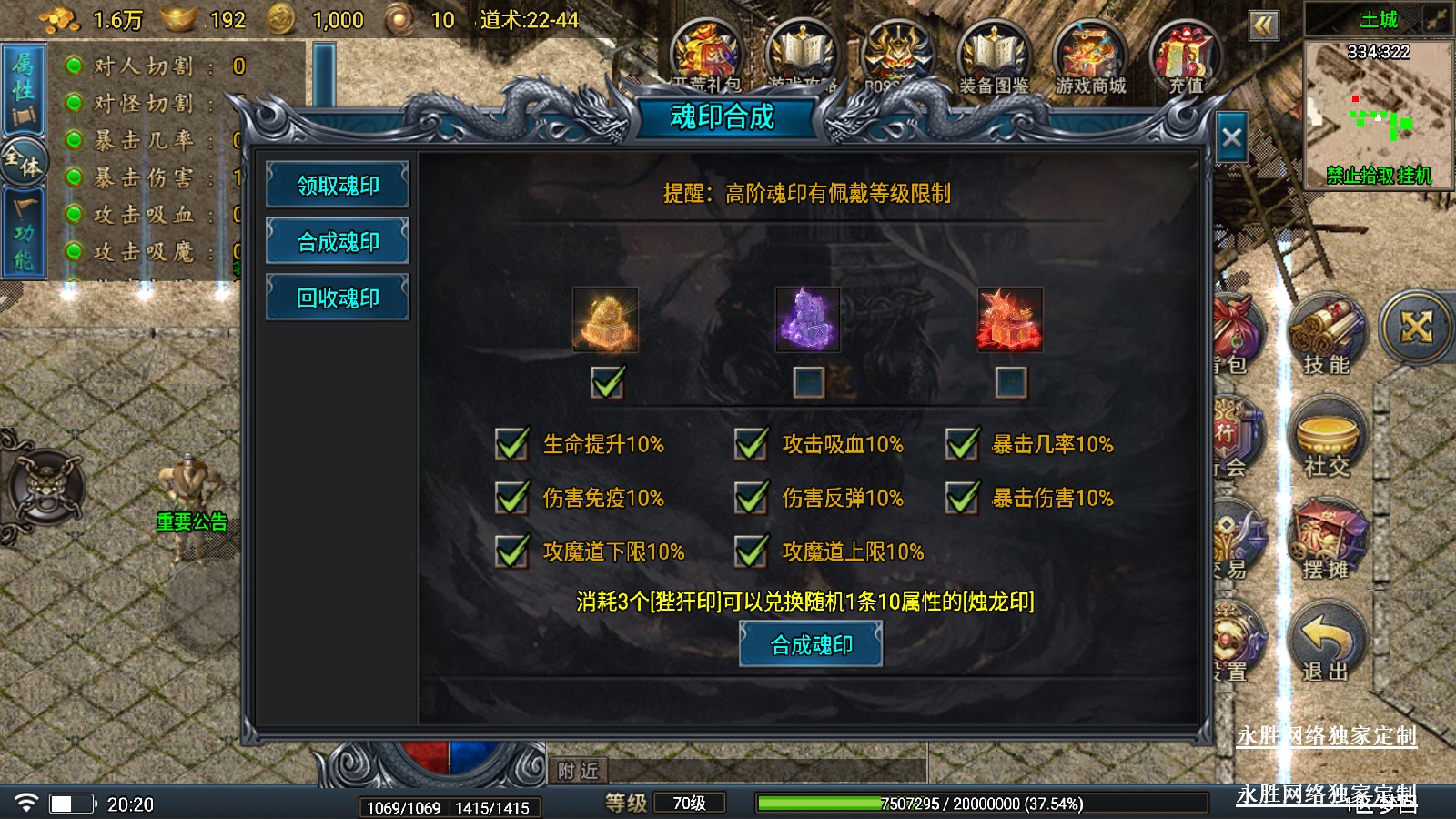The image size is (1456, 819).
Task: Uncheck the 攻魔道上限10% option
Action: pos(751,551)
